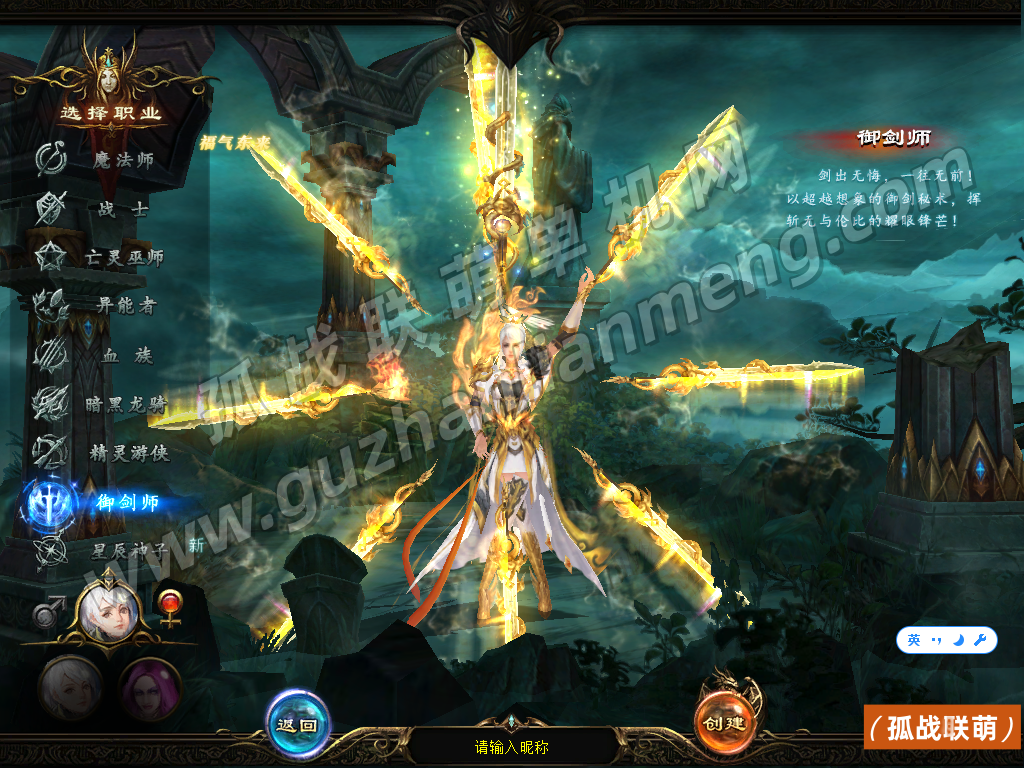Focus the 请输入昵称 nickname field
Screen dimensions: 1024x768
pos(512,746)
